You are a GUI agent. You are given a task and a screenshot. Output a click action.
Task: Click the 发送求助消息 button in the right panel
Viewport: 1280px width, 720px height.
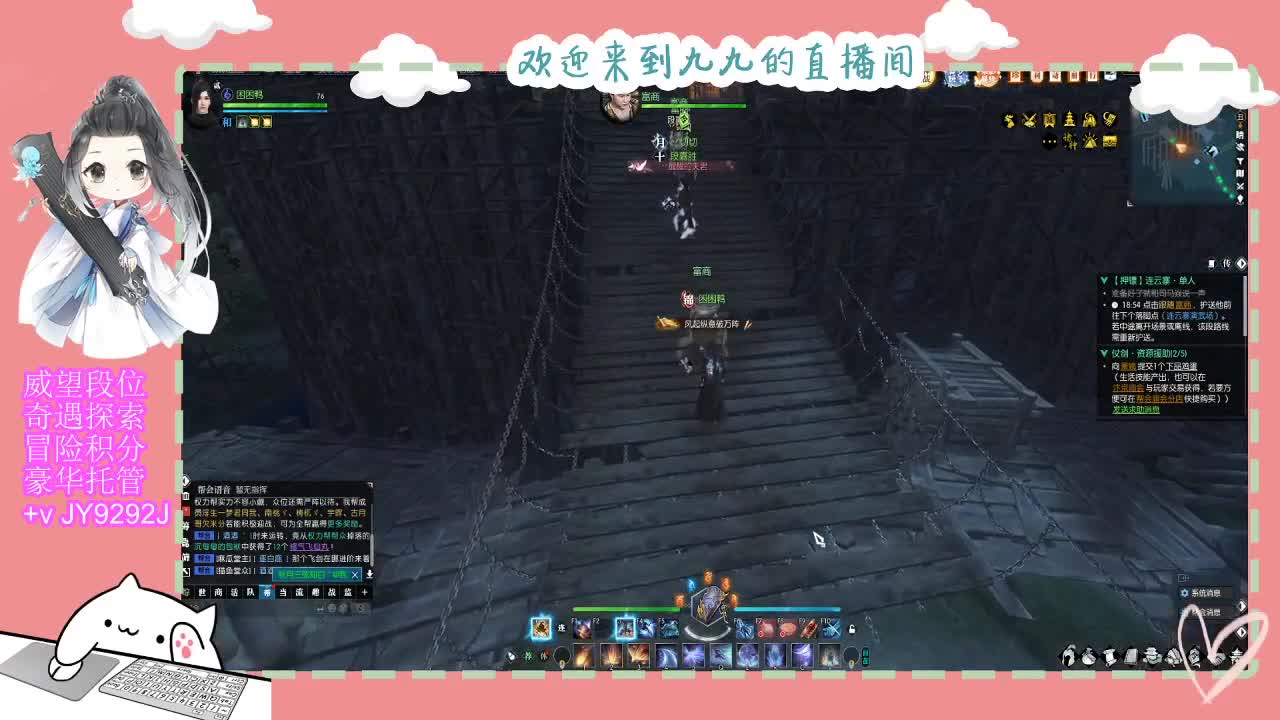pos(1135,409)
